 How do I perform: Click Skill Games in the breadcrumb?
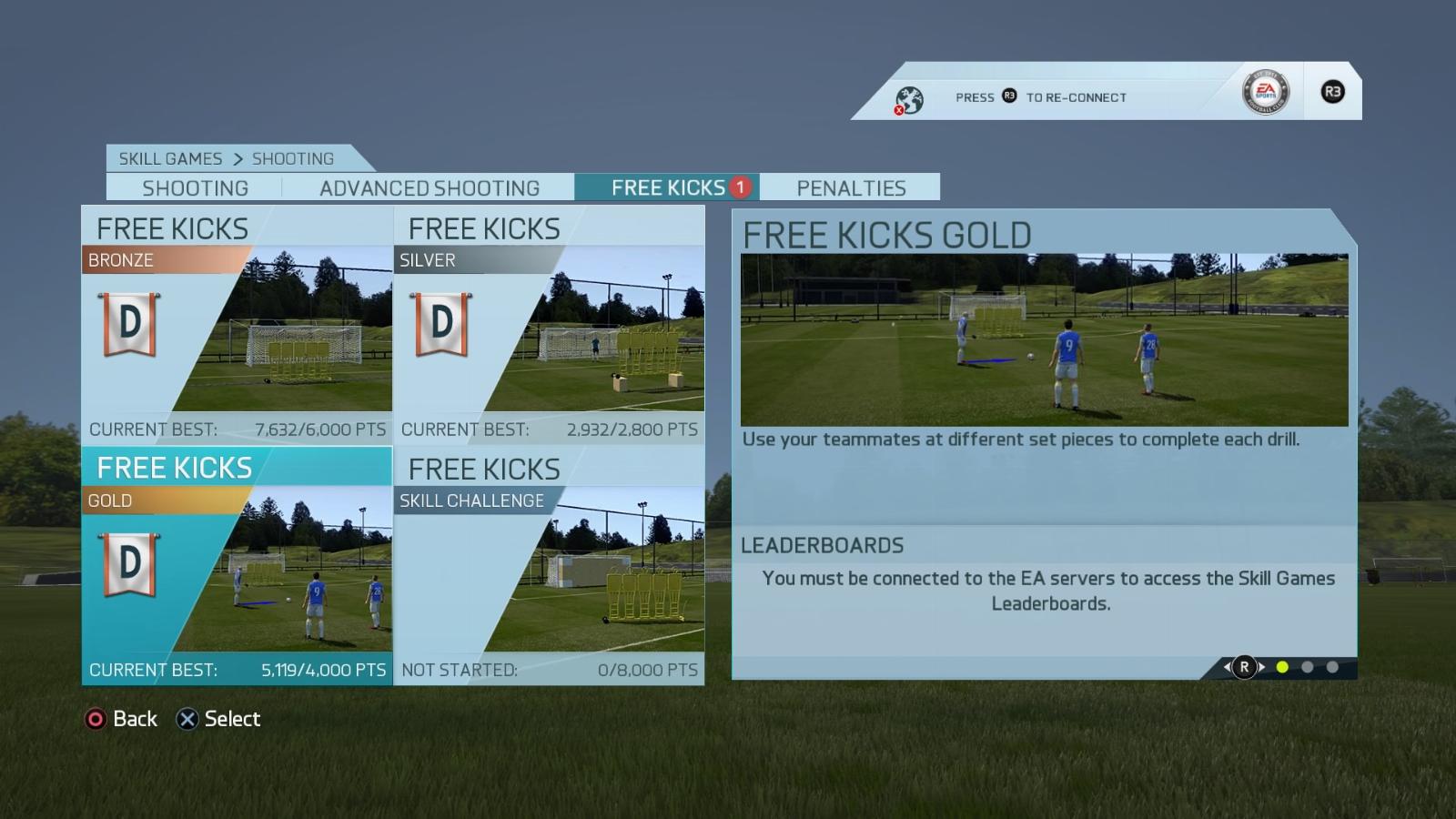coord(170,158)
